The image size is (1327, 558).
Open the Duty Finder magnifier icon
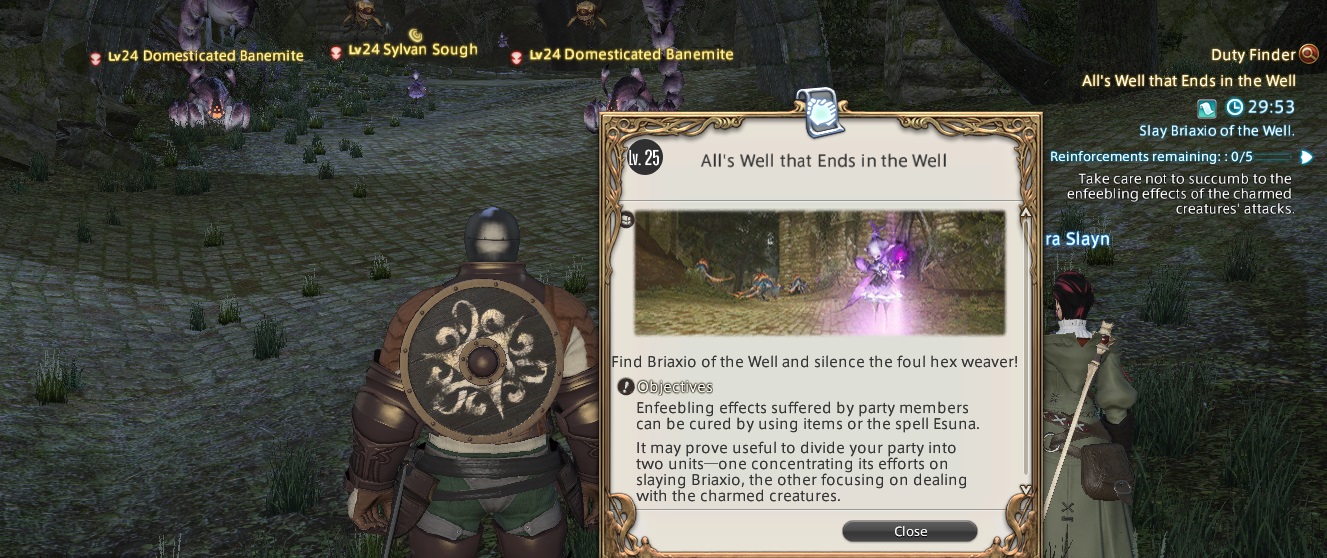pyautogui.click(x=1309, y=55)
